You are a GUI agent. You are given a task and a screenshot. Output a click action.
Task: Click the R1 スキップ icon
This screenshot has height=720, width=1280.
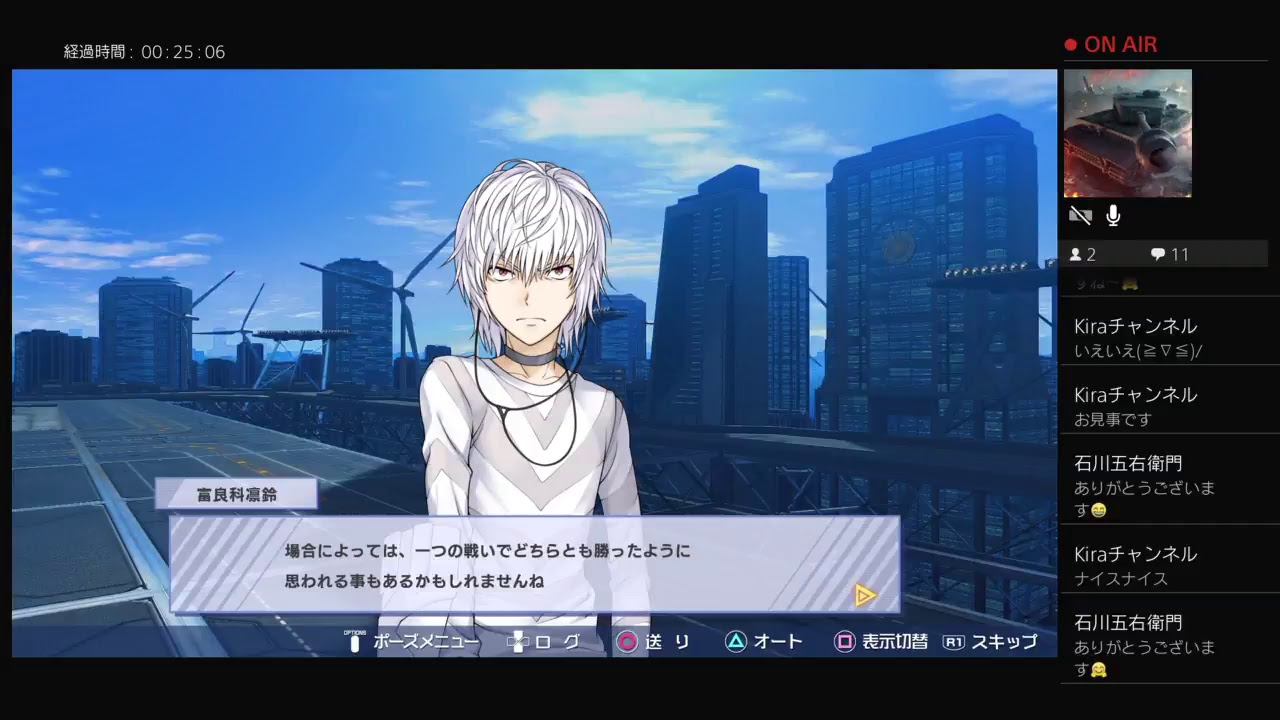pyautogui.click(x=954, y=643)
